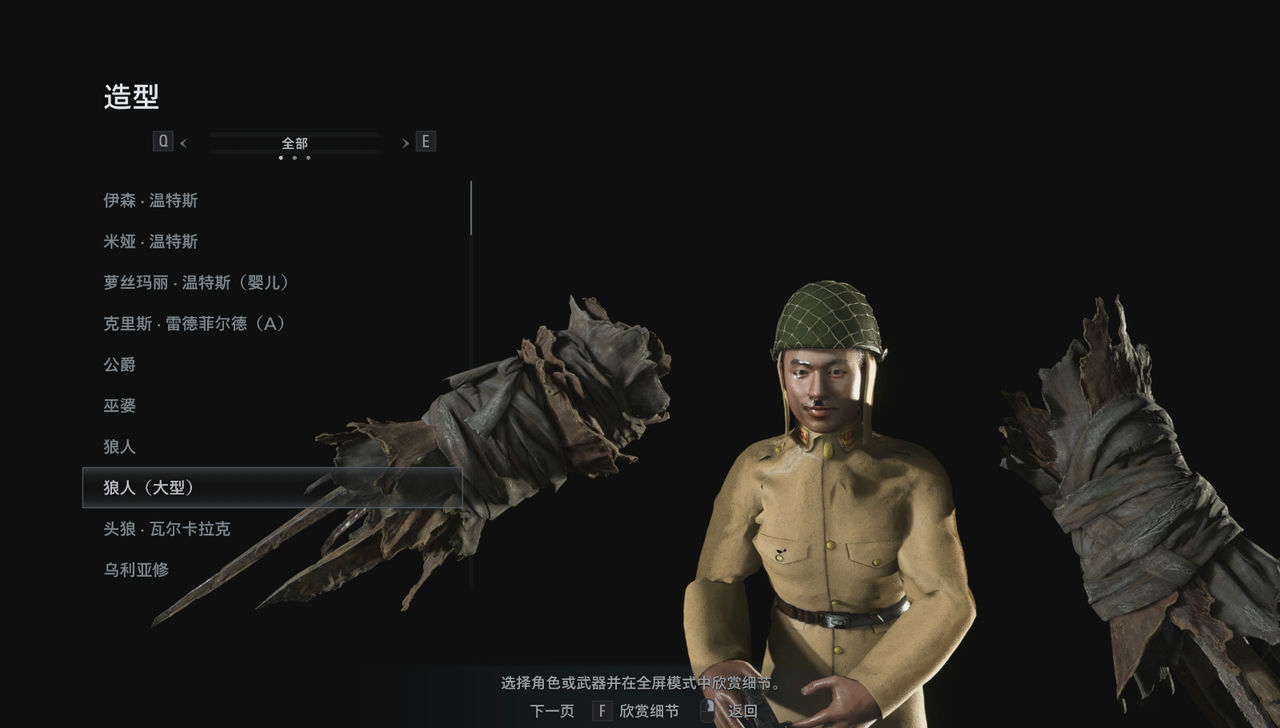Select 伊森·温特斯 from the model list
This screenshot has width=1280, height=728.
pos(150,200)
